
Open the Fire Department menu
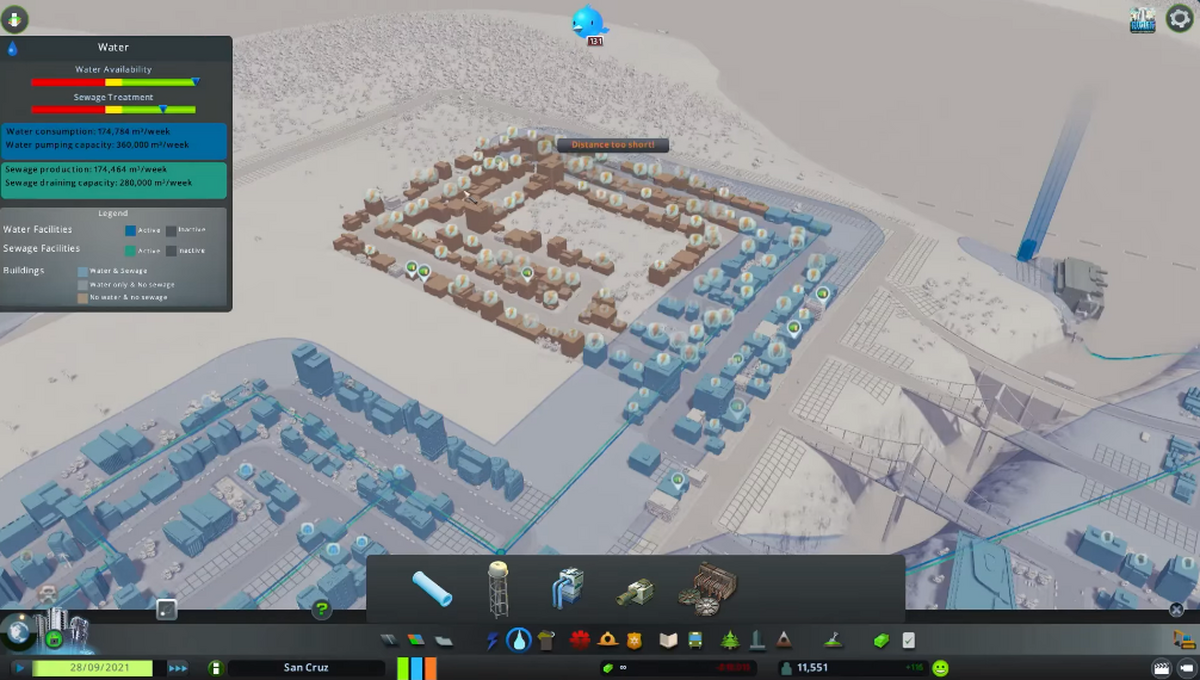coord(608,641)
